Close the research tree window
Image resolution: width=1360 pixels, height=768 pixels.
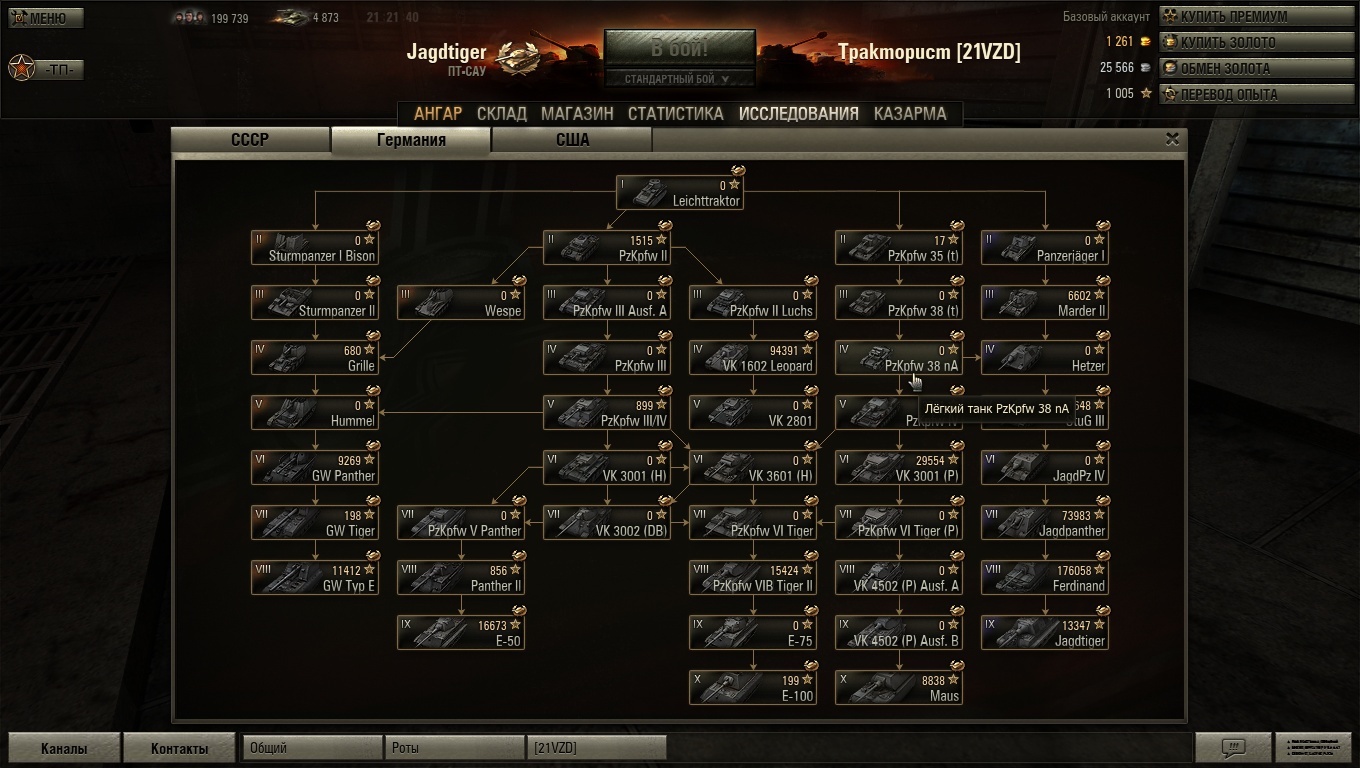(x=1173, y=140)
